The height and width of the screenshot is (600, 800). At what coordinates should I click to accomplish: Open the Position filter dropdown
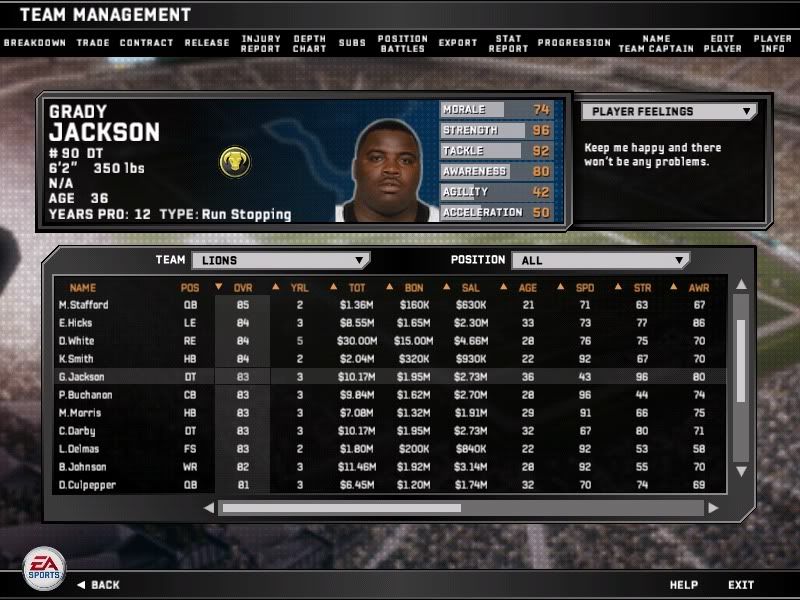click(600, 260)
